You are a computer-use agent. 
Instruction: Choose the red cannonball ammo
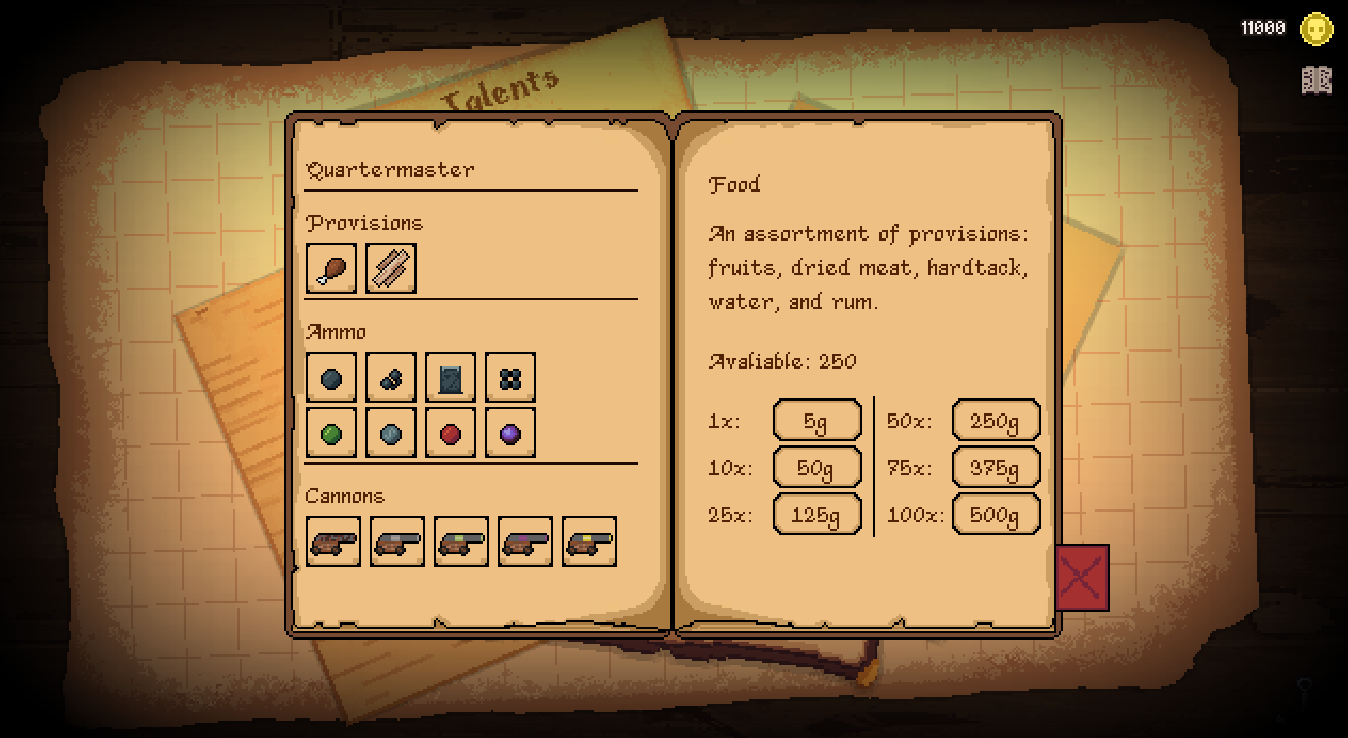[450, 433]
